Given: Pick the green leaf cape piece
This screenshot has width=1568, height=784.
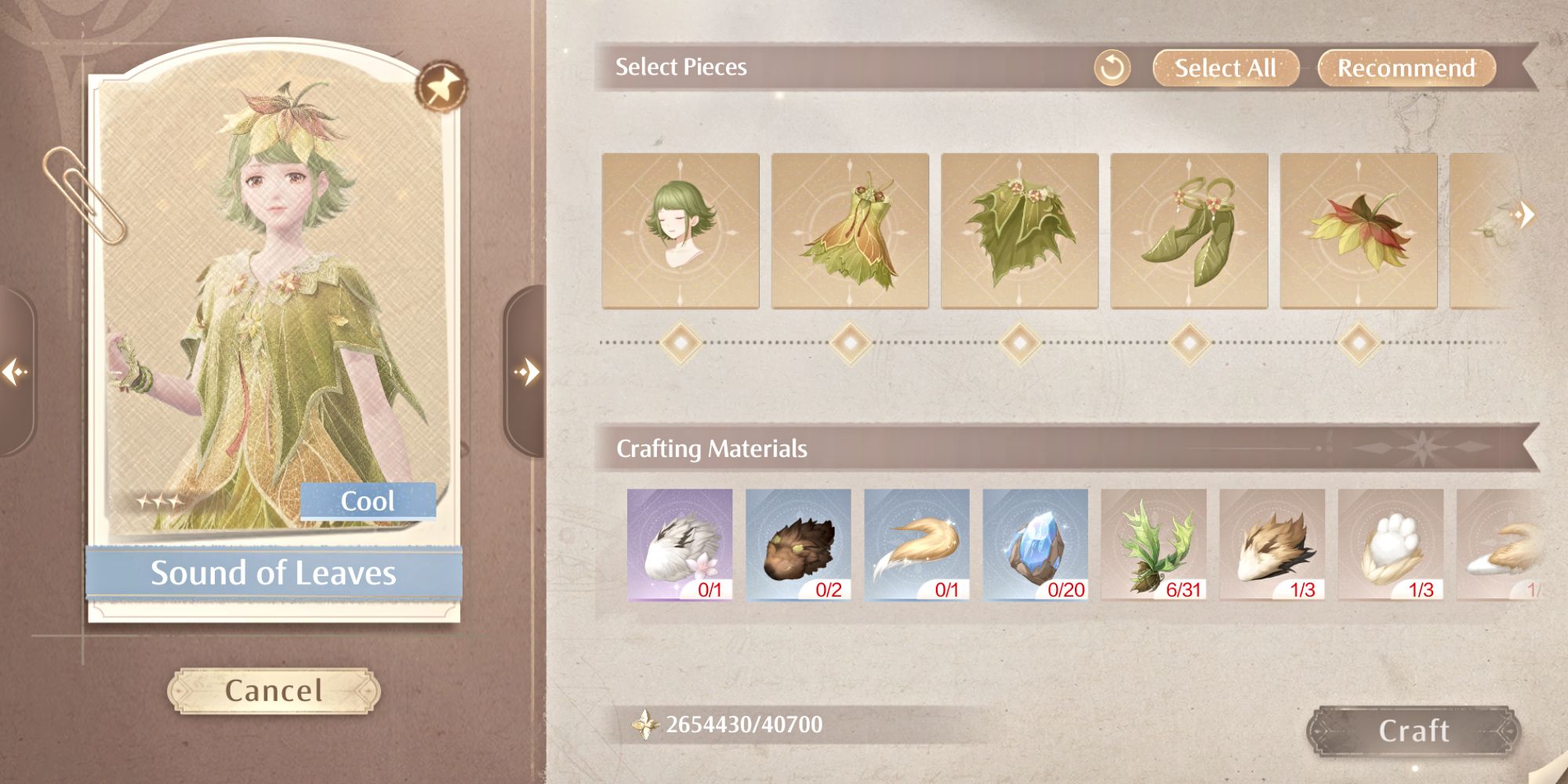Looking at the screenshot, I should [1019, 230].
